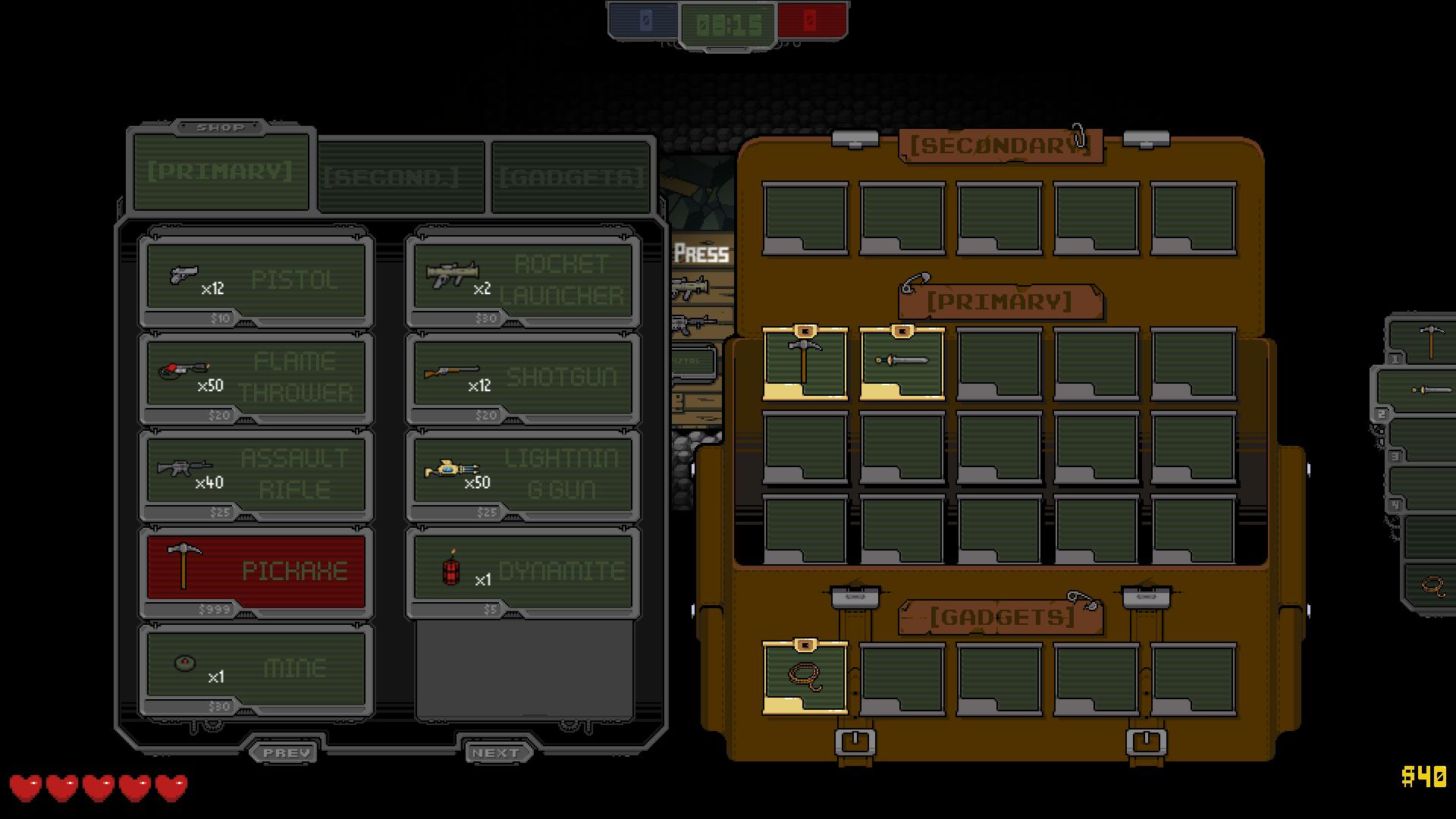This screenshot has width=1456, height=819.
Task: Select the highlighted Pickaxe shop item
Action: click(256, 570)
